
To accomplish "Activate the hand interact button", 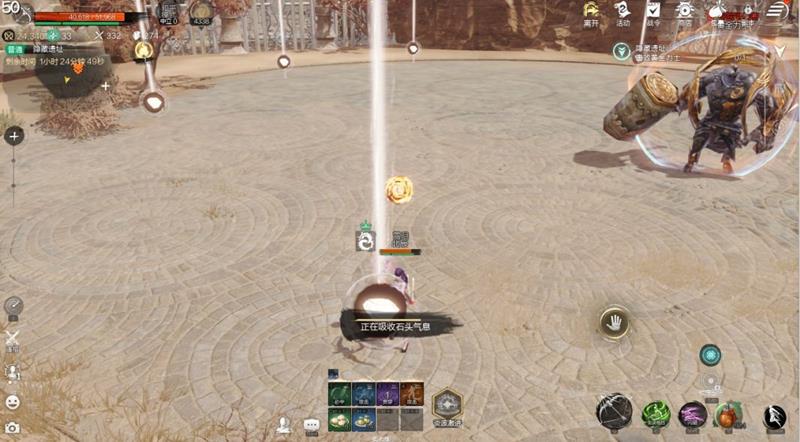I will pyautogui.click(x=613, y=322).
